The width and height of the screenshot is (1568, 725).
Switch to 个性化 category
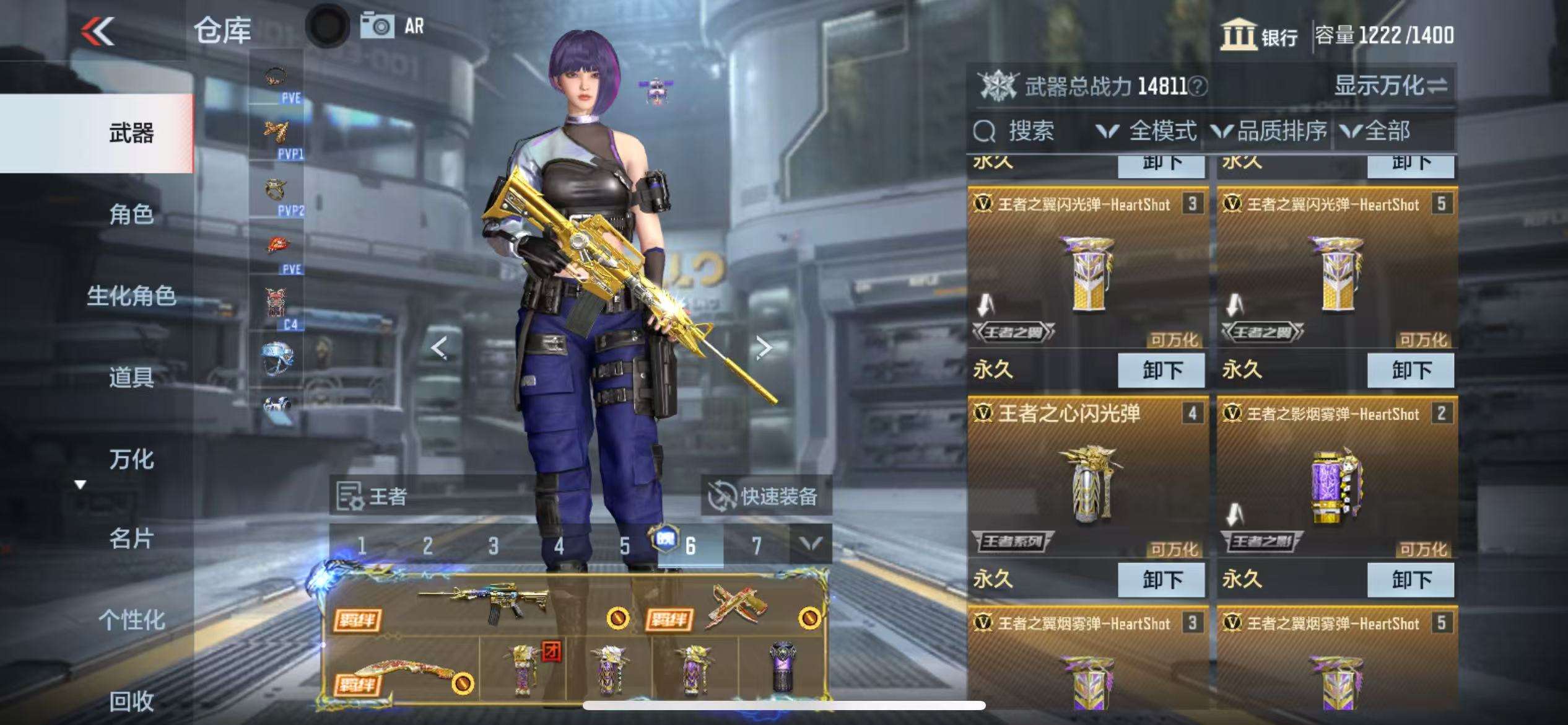131,620
